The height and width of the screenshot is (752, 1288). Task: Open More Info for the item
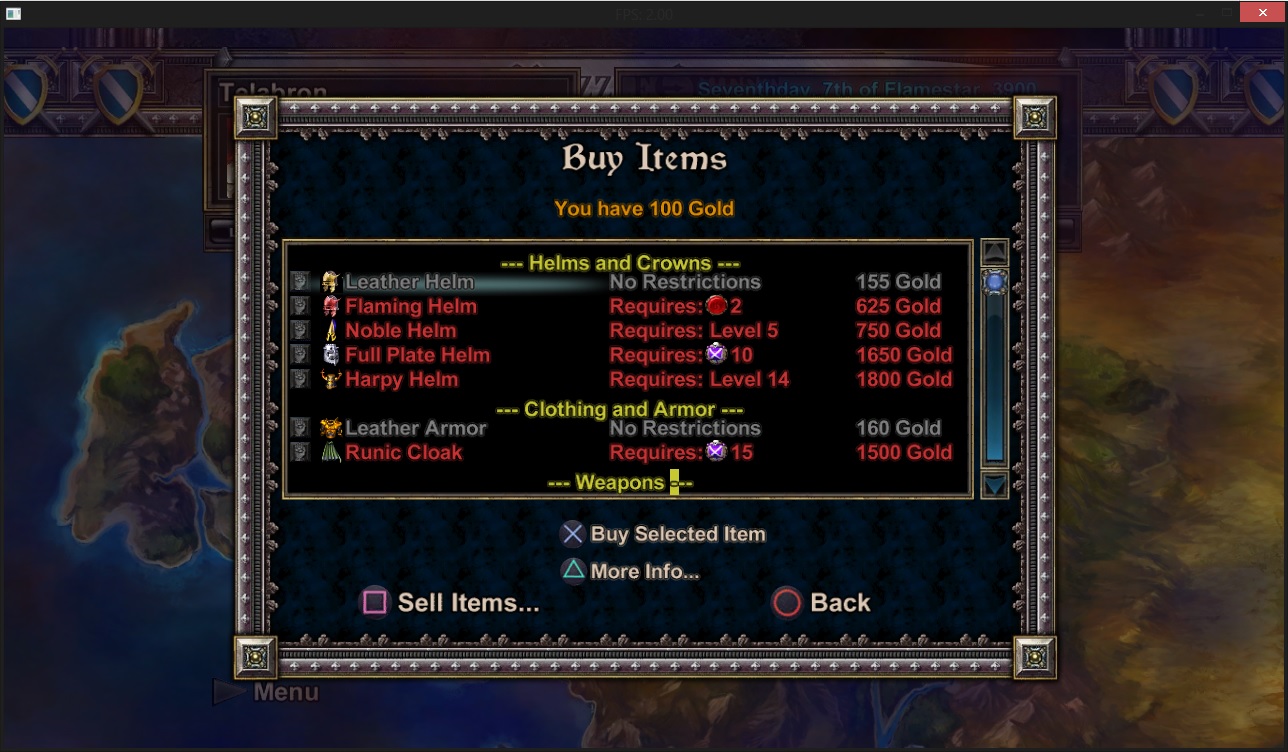tap(630, 571)
